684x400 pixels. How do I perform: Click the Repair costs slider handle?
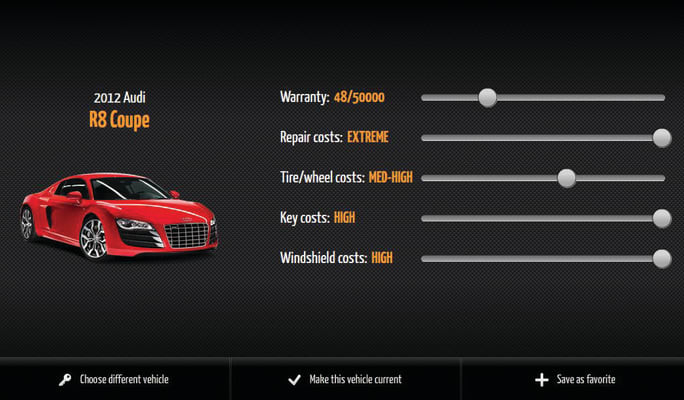[x=661, y=137]
